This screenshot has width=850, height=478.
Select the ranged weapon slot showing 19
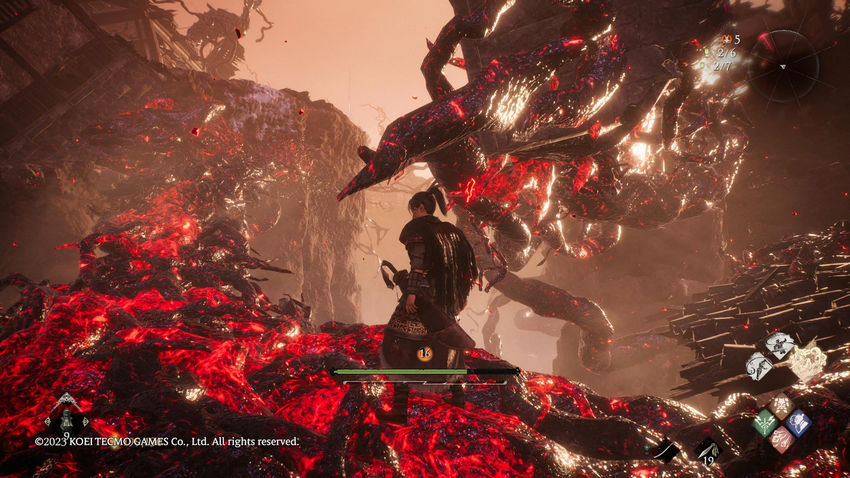(x=707, y=450)
